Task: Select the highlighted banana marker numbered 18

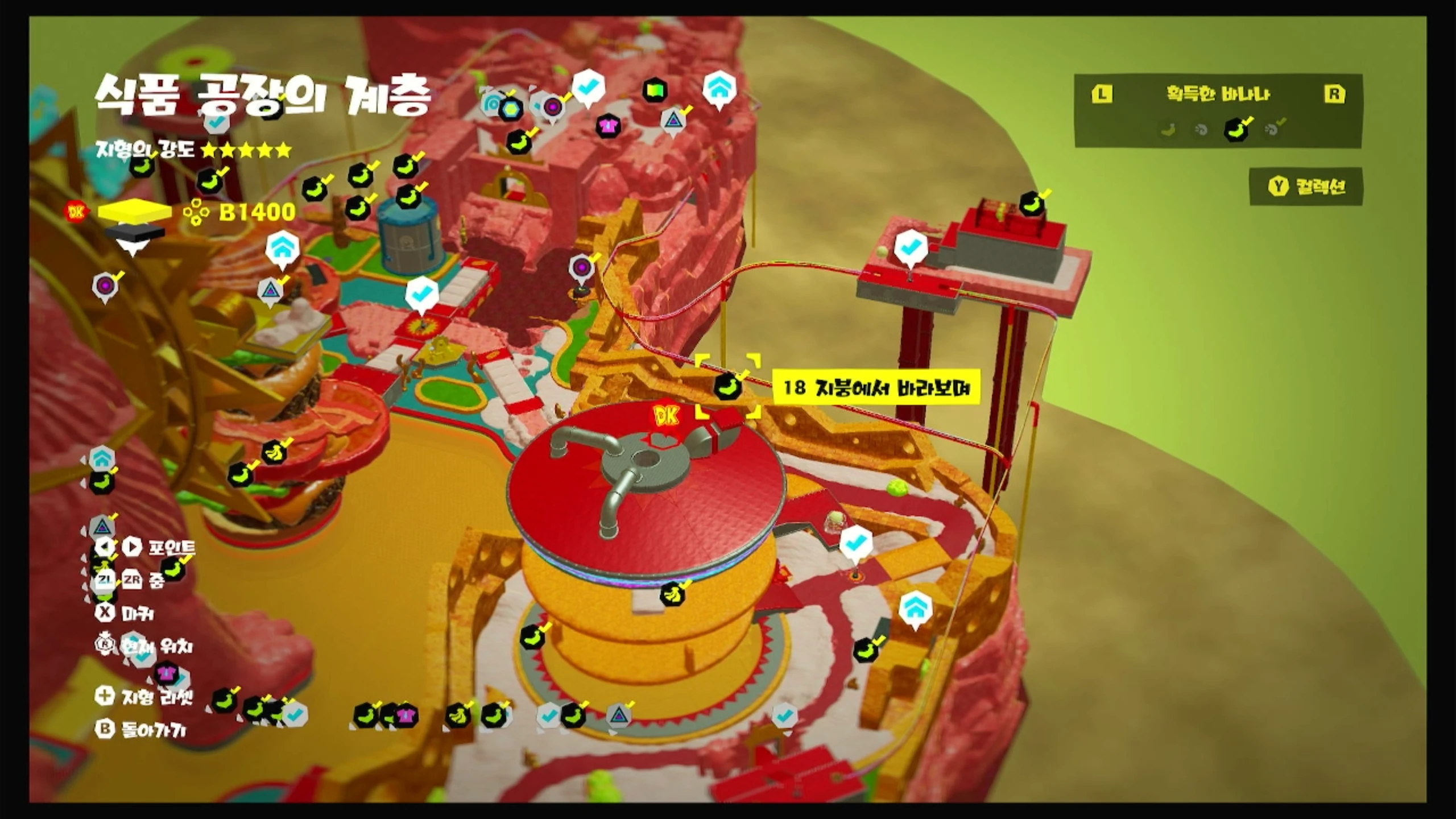Action: pos(727,387)
